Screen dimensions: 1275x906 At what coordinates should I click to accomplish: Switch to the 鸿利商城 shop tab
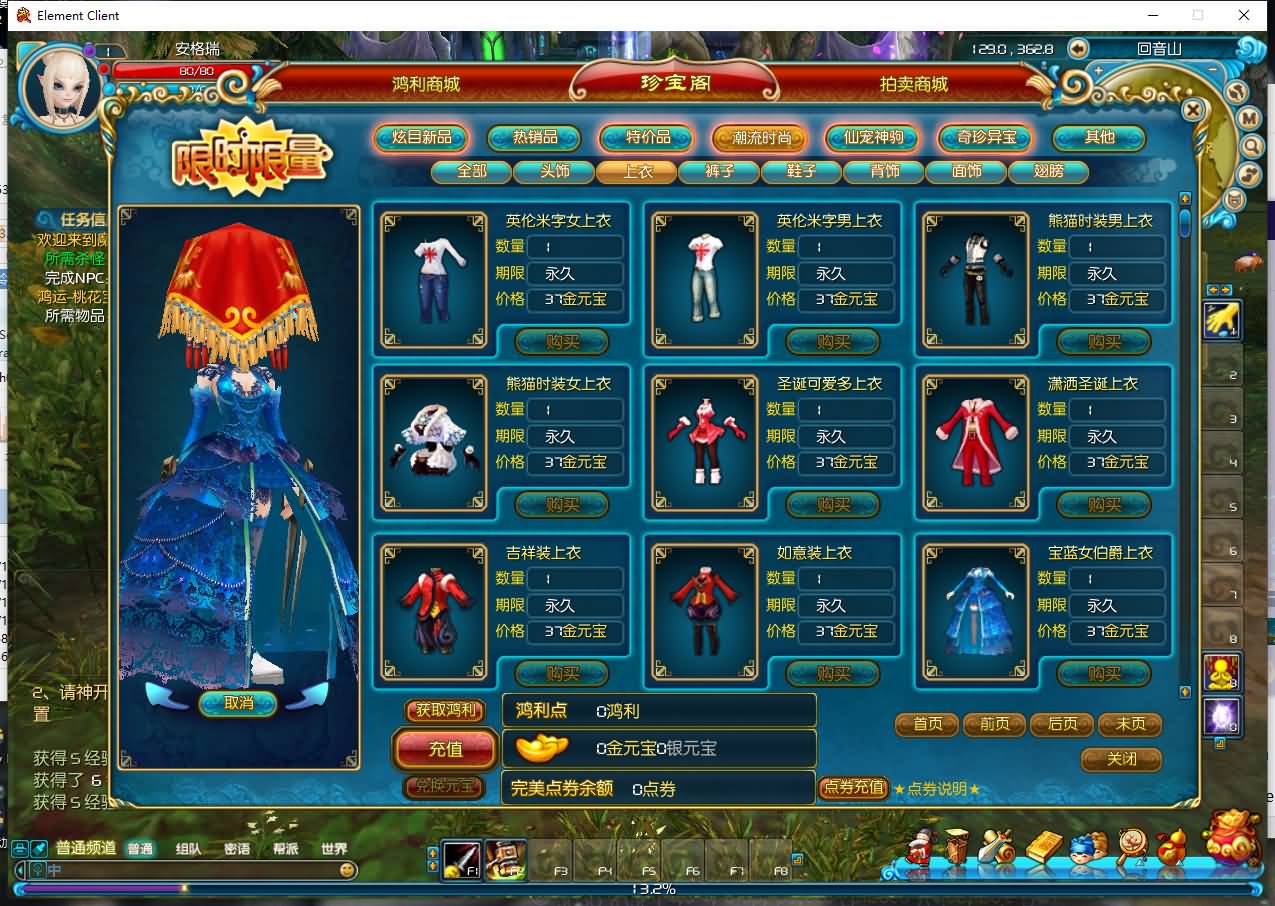(x=426, y=84)
